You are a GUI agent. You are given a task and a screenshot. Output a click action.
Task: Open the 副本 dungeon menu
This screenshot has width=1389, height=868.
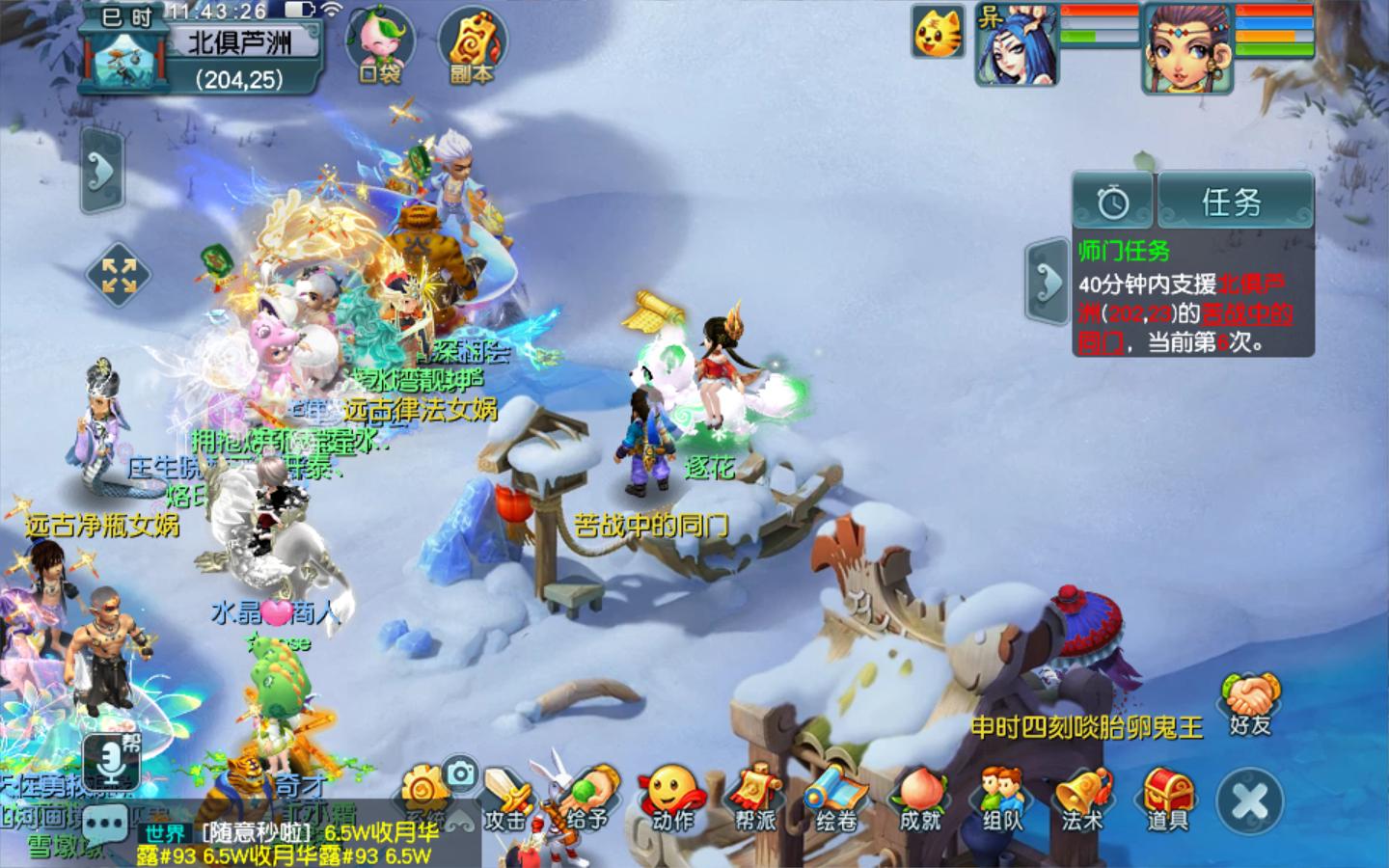tap(472, 46)
